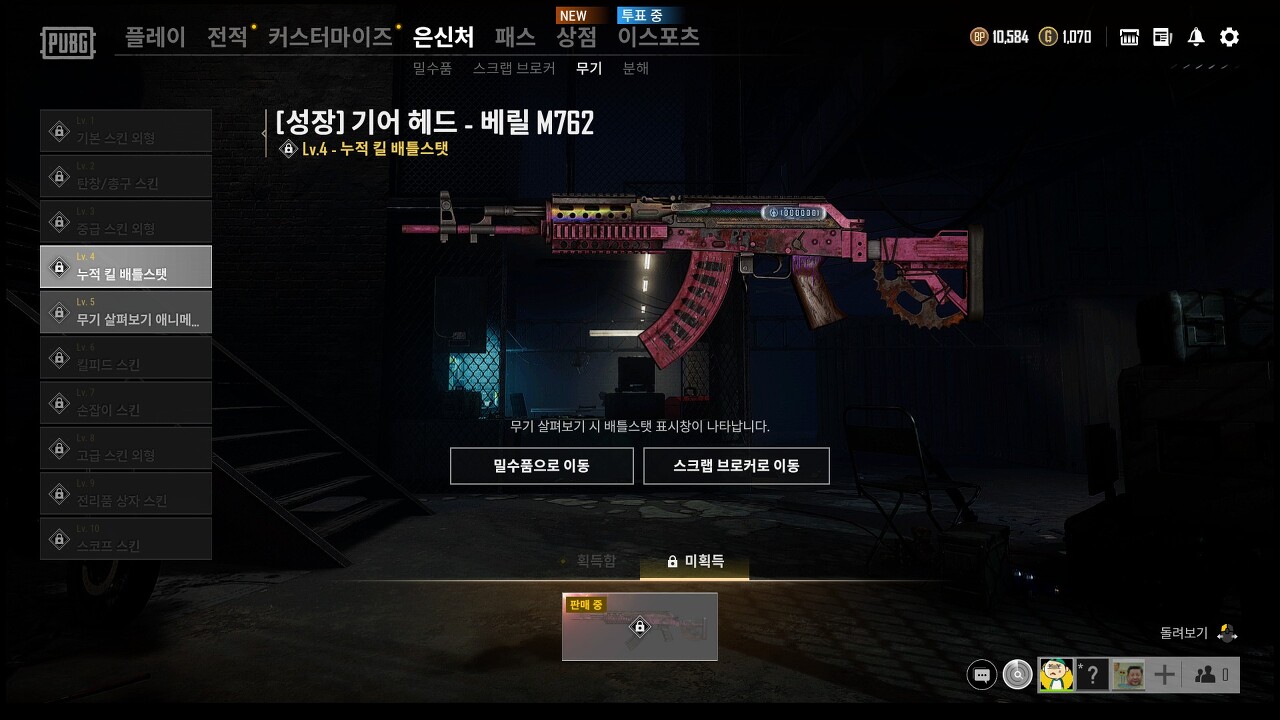This screenshot has height=720, width=1280.
Task: Open the chat message bubble icon
Action: click(x=981, y=674)
